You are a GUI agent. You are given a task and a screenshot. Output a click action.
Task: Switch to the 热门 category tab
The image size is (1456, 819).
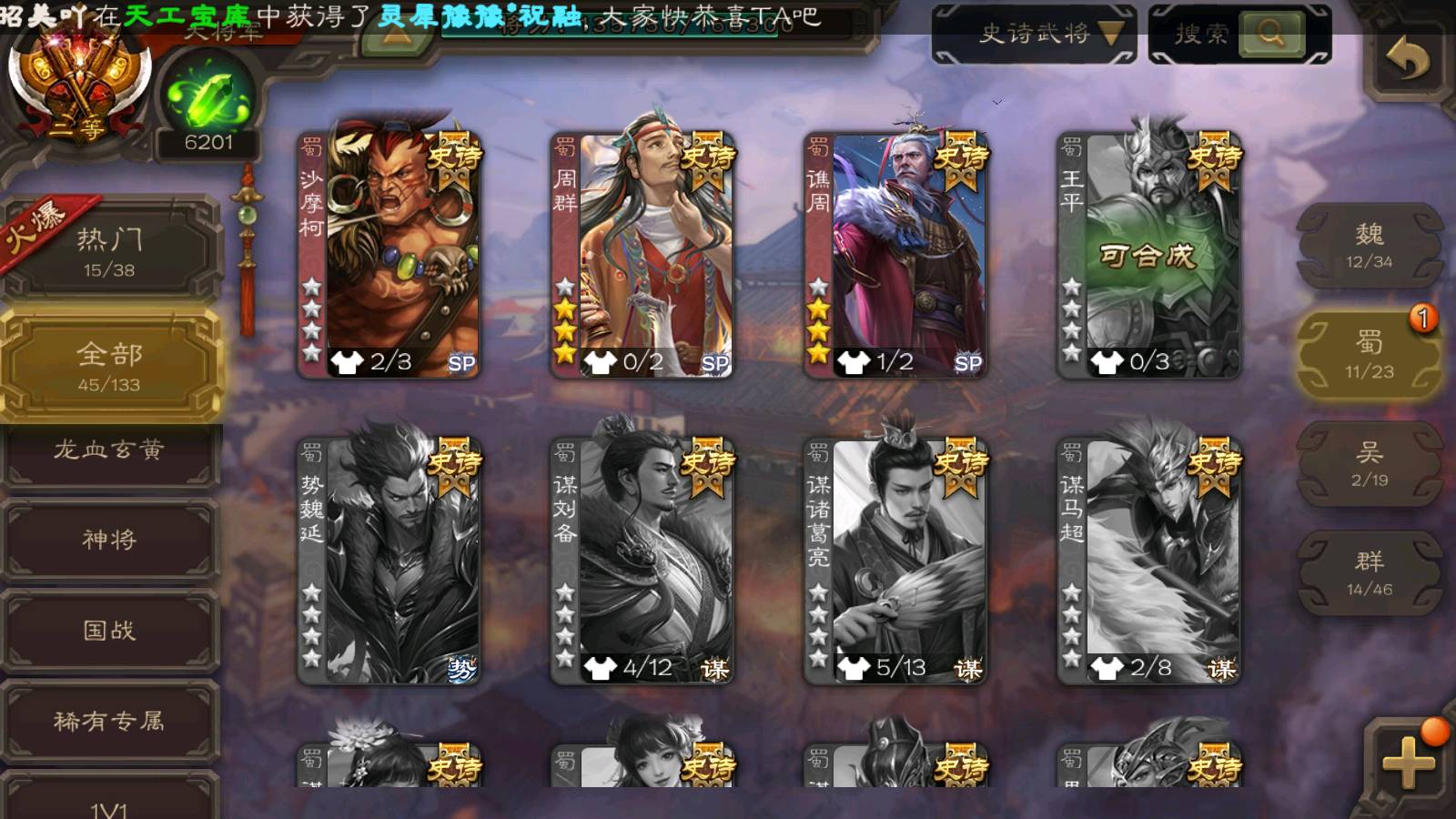coord(109,251)
